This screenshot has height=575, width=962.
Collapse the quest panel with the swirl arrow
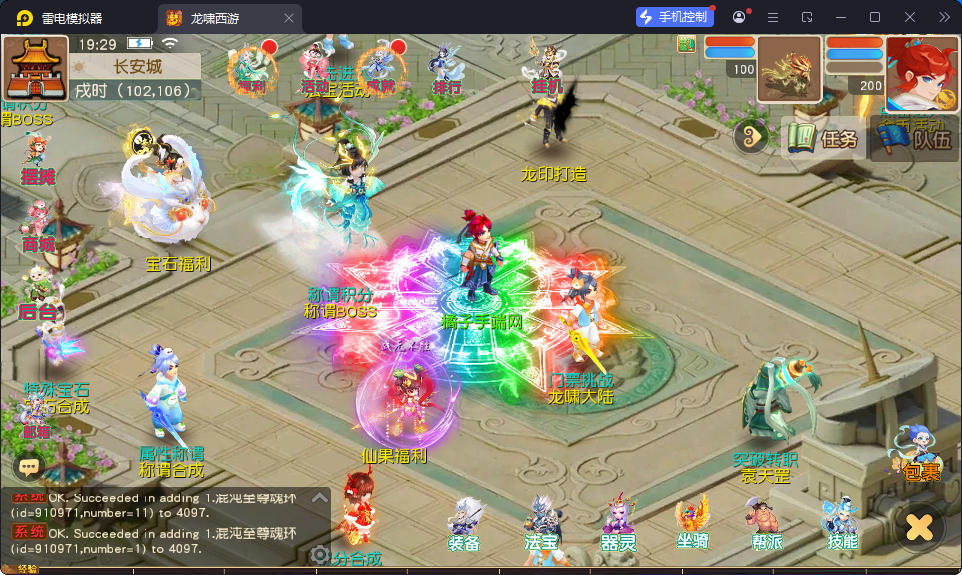click(x=751, y=138)
